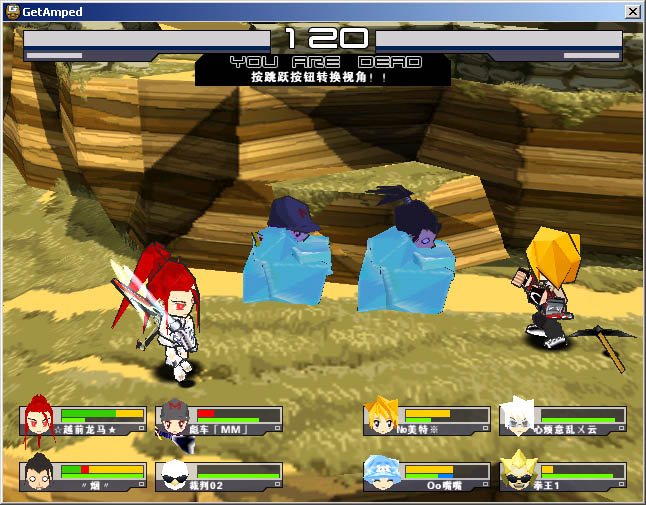Select the orange-haired No美特 player portrait

click(381, 418)
